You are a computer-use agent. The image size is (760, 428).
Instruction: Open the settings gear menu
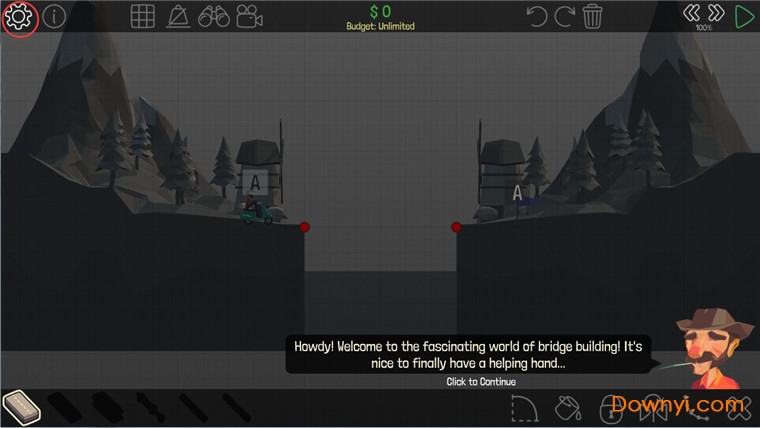[x=19, y=17]
